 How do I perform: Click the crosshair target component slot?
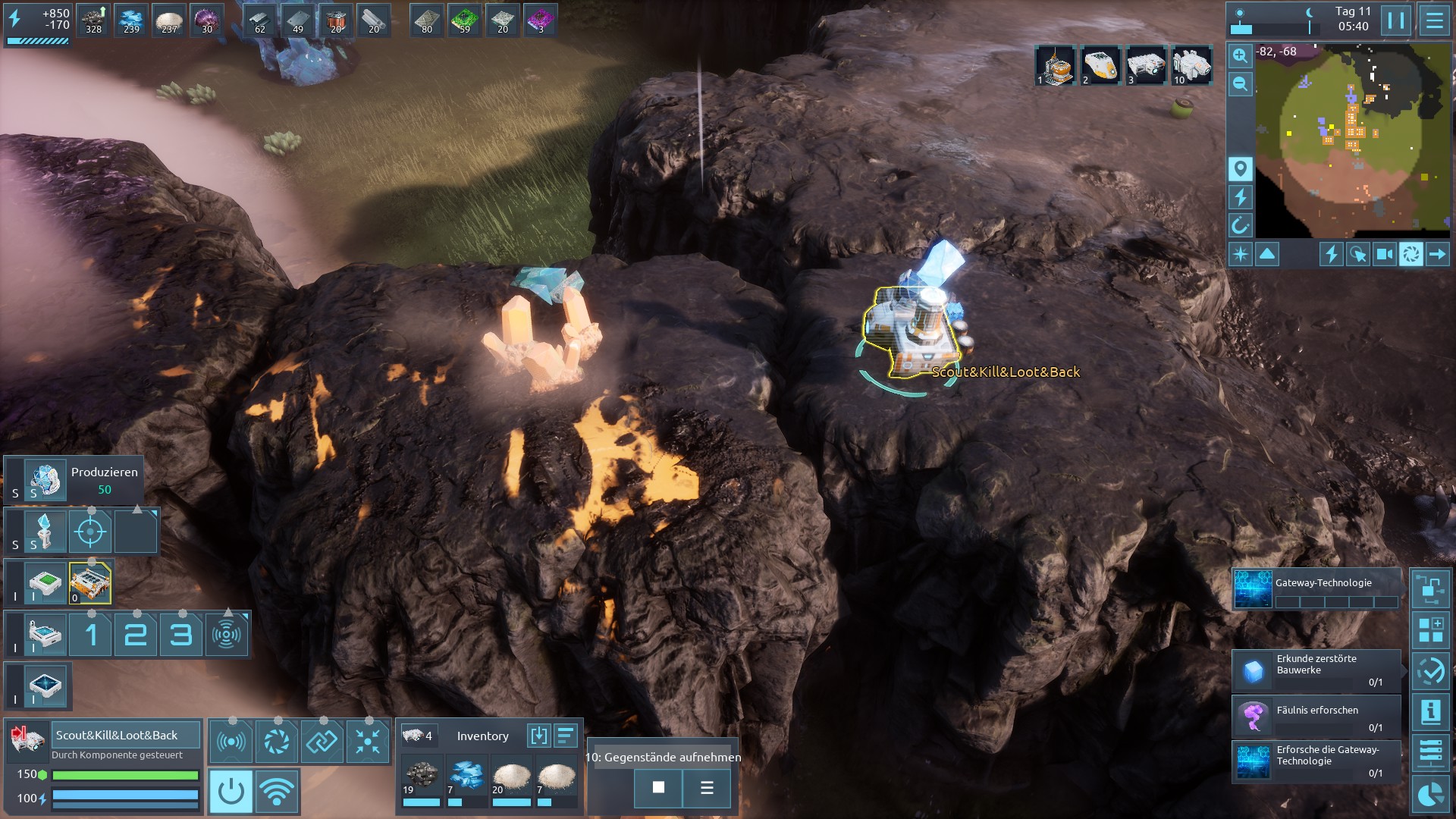(x=90, y=532)
